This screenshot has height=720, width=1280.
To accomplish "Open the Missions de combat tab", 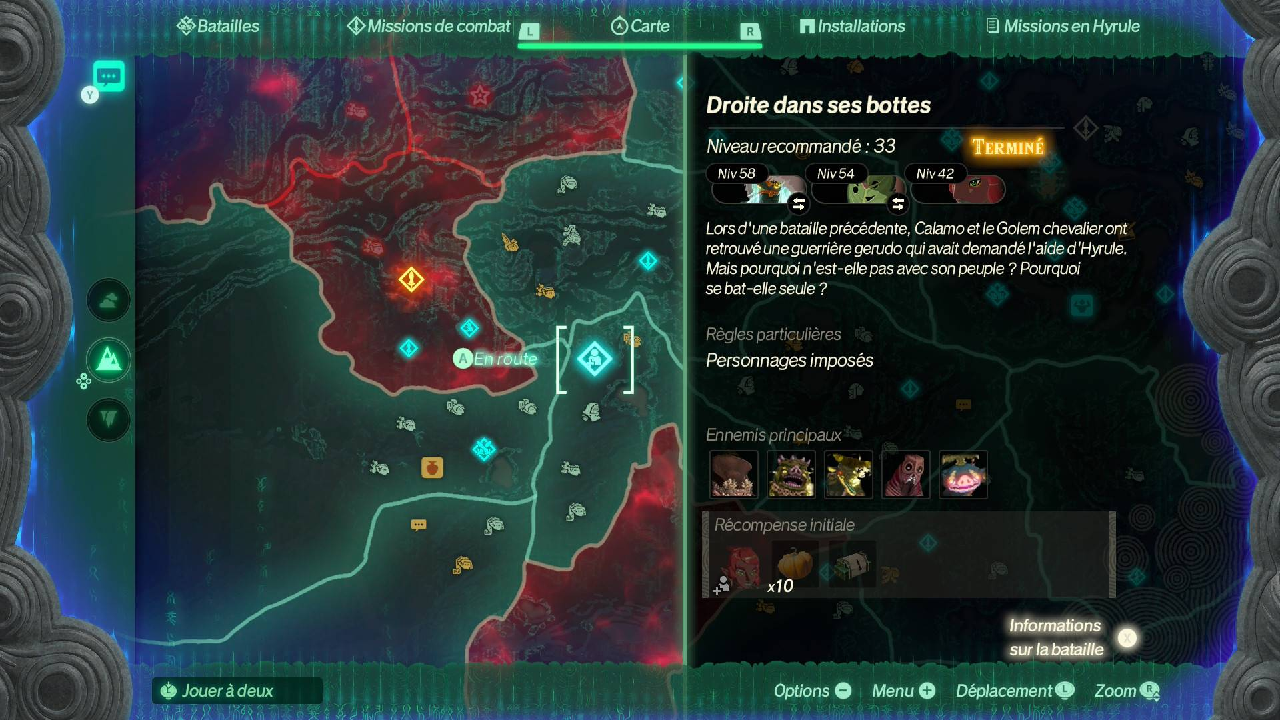I will [428, 27].
